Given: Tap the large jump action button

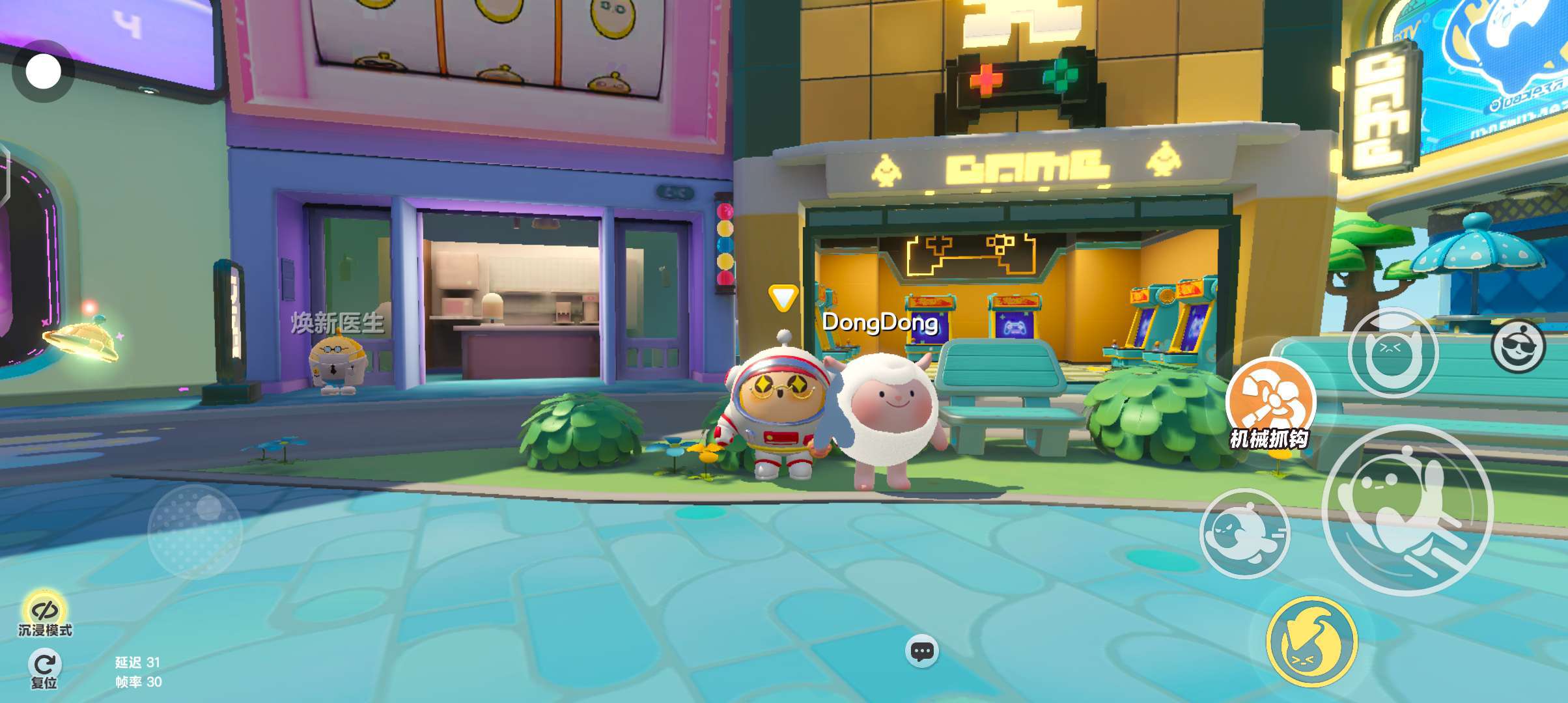Looking at the screenshot, I should pos(1408,510).
